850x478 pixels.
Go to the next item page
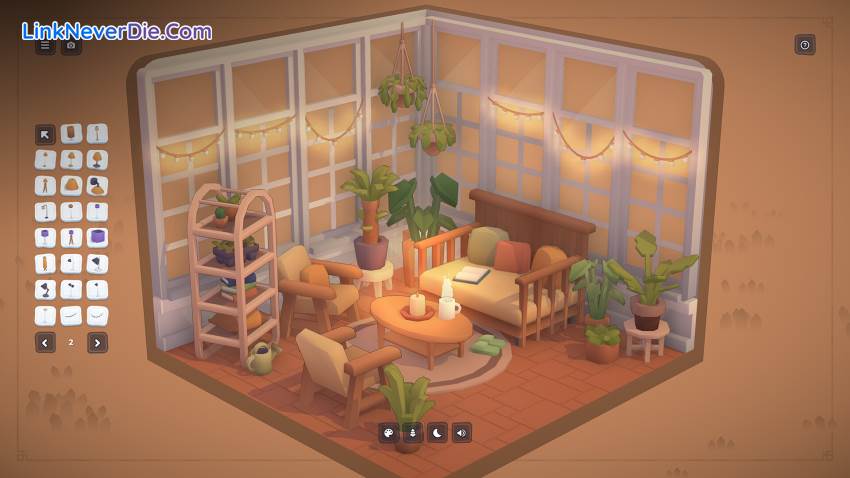[x=97, y=343]
